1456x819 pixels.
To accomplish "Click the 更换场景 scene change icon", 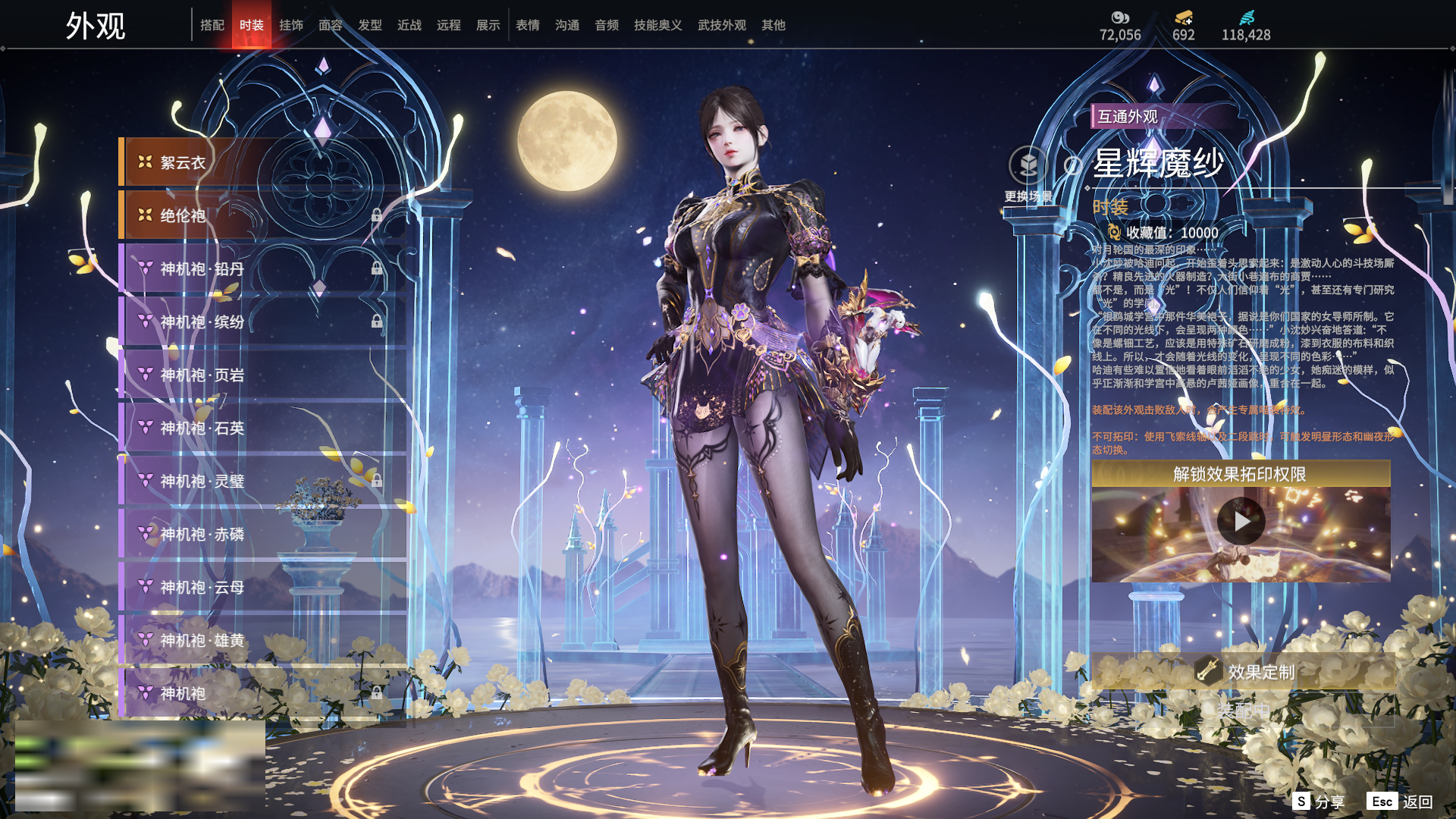I will point(1028,166).
